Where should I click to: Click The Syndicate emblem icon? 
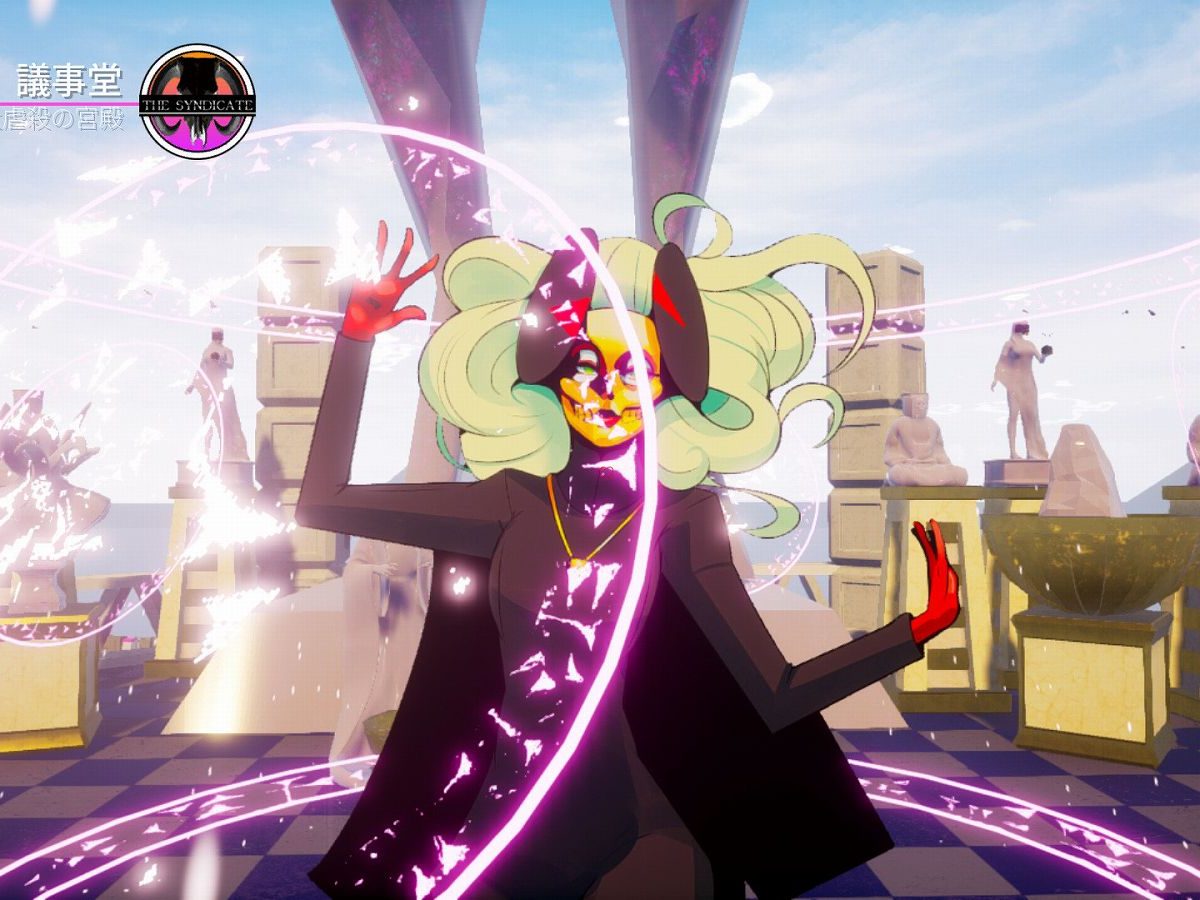pos(197,101)
